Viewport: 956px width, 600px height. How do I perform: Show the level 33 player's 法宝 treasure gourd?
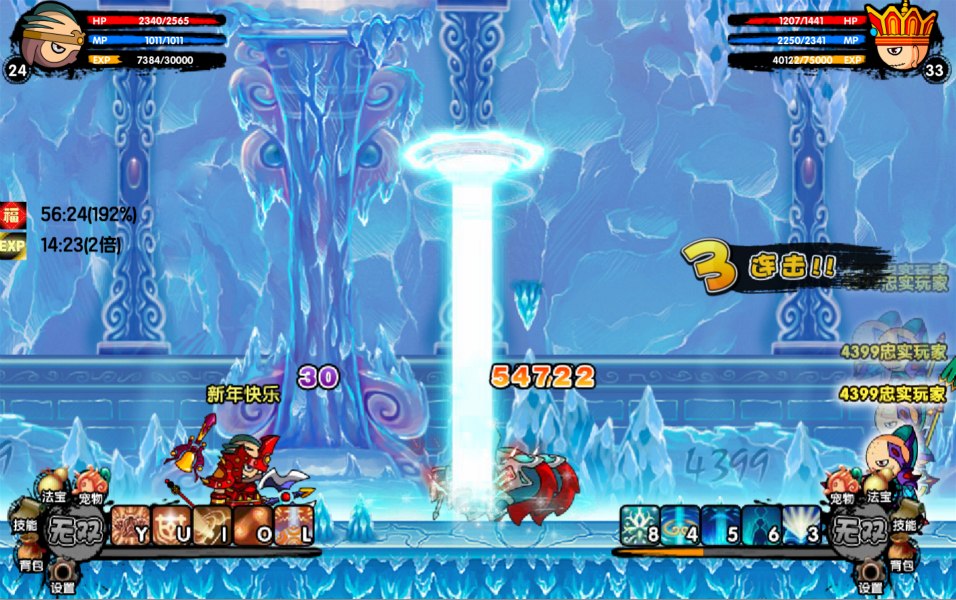[878, 490]
